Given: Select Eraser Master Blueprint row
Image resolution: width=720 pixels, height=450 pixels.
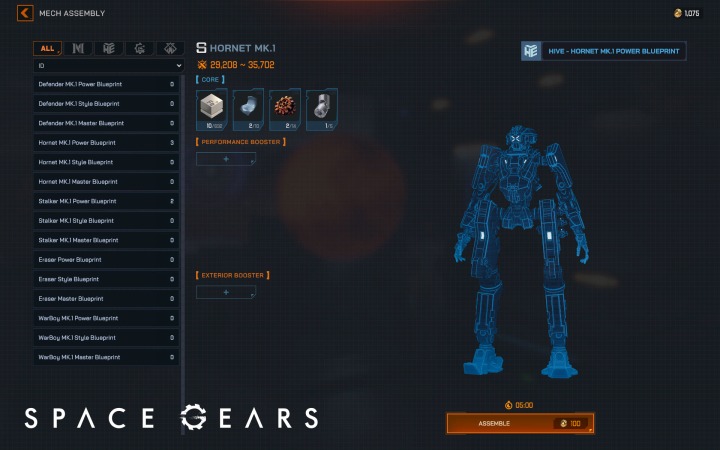Looking at the screenshot, I should click(x=107, y=299).
